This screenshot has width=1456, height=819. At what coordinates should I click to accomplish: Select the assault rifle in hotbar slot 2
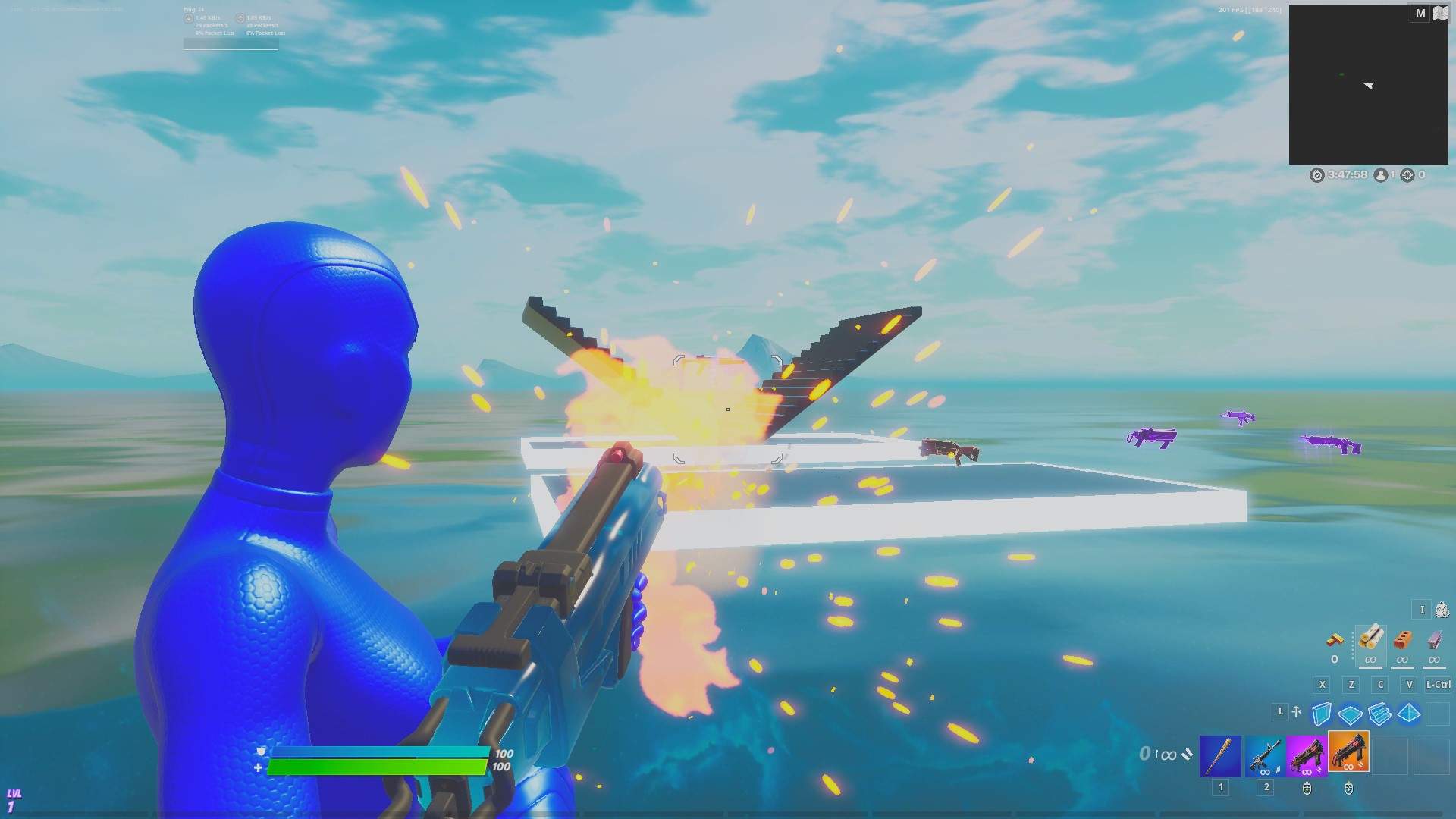1266,755
